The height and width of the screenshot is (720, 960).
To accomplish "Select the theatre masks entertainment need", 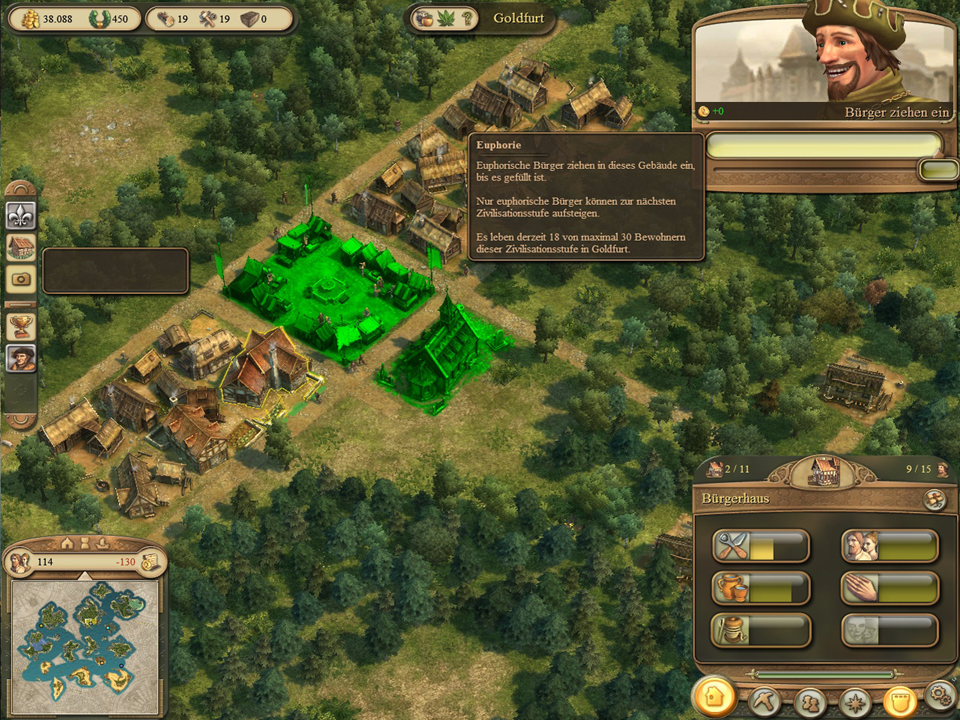I will point(890,630).
